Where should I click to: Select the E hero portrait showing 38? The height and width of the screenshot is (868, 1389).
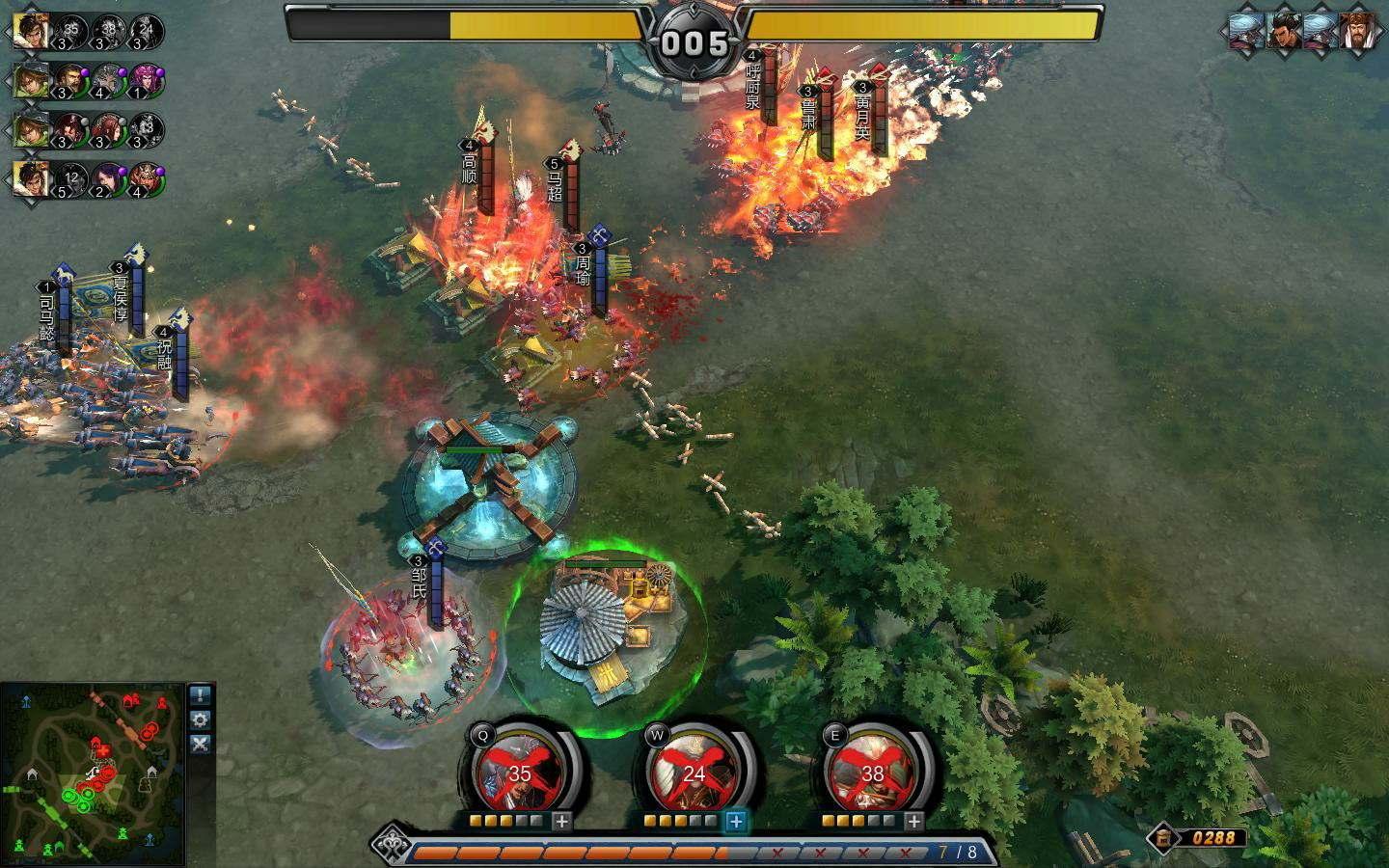pos(871,773)
